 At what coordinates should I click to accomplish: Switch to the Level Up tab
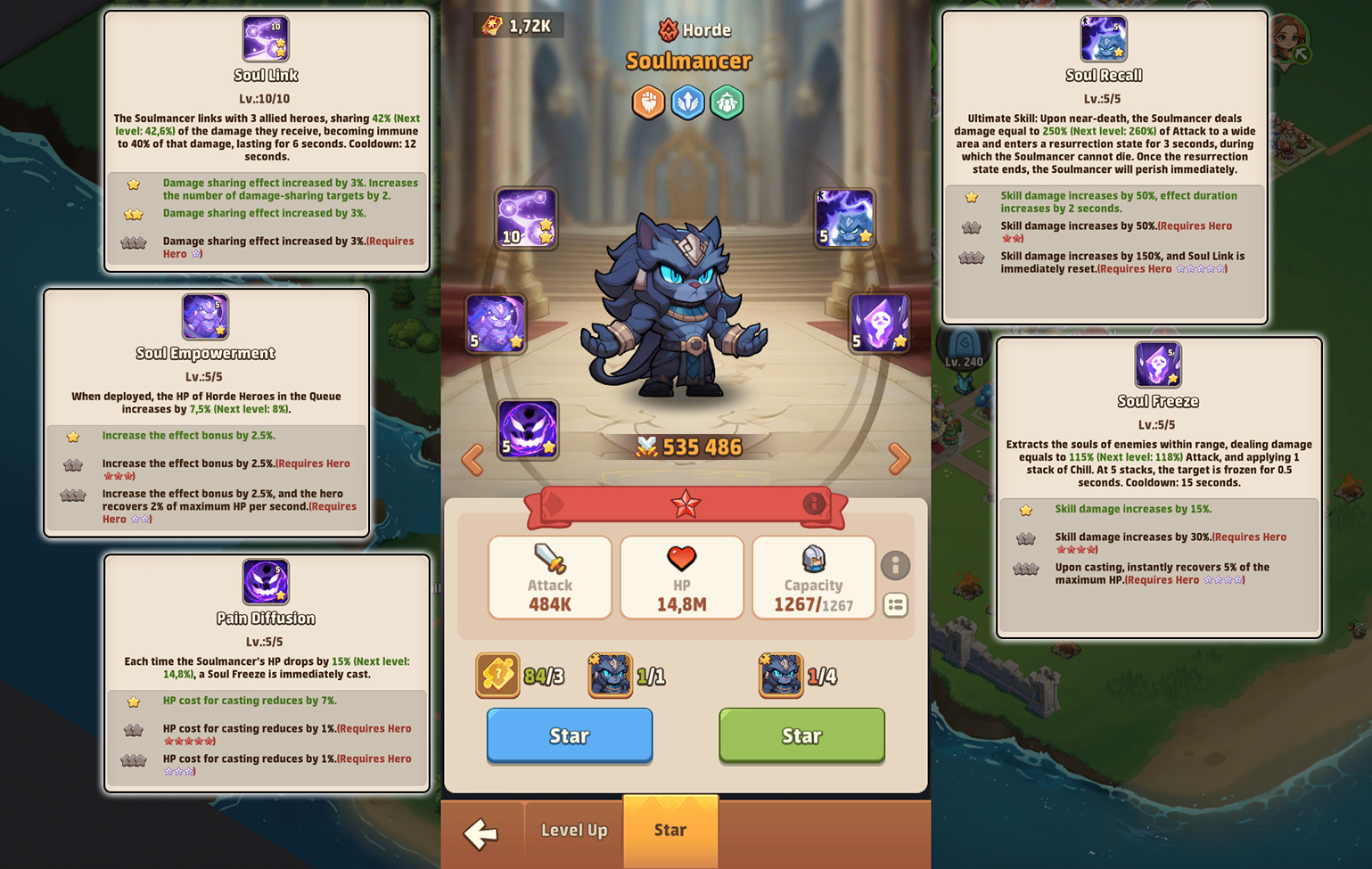pyautogui.click(x=573, y=831)
